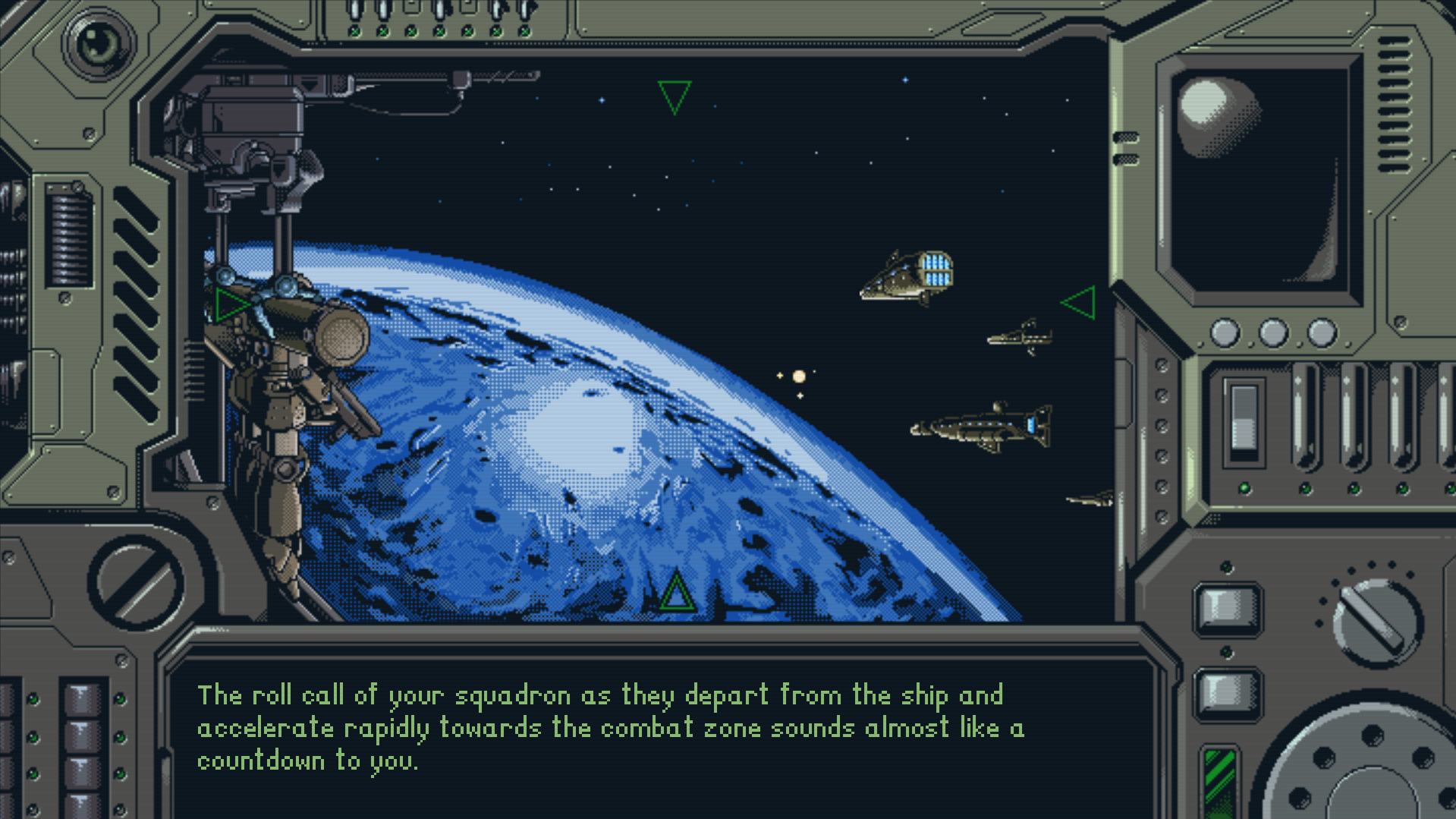Activate the left-pointing green triangle marker
The height and width of the screenshot is (819, 1456).
click(x=1080, y=303)
